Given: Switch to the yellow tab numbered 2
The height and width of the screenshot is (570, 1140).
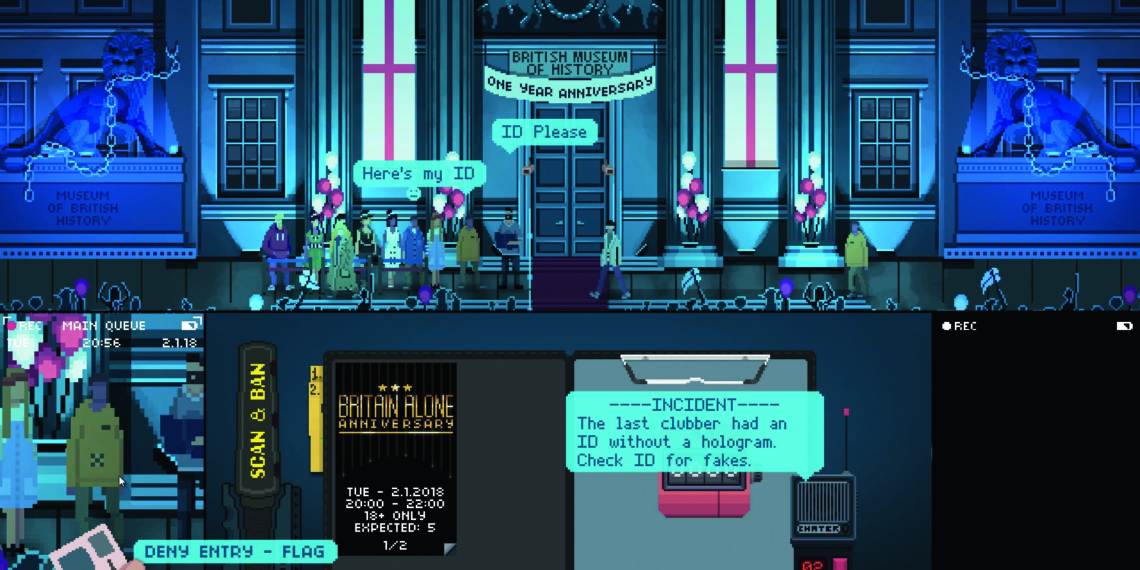Looking at the screenshot, I should tap(316, 390).
